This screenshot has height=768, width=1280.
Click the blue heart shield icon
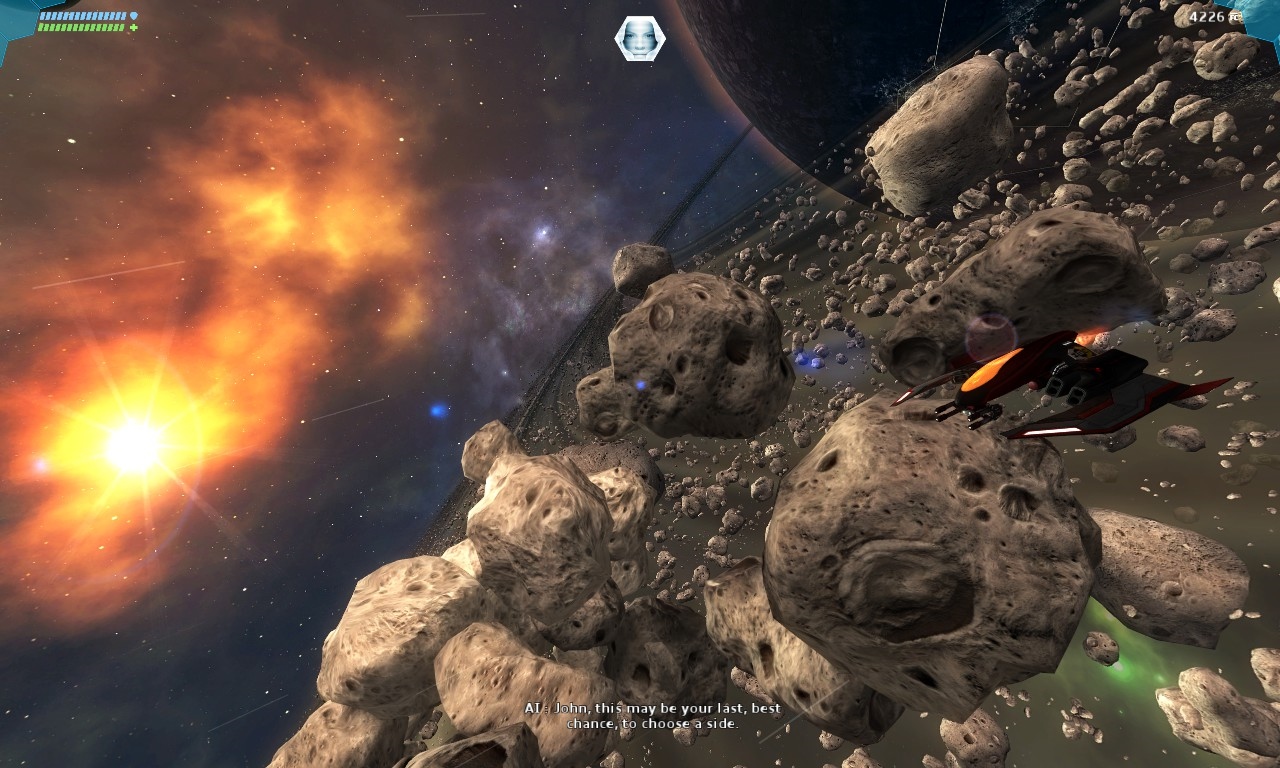point(135,15)
